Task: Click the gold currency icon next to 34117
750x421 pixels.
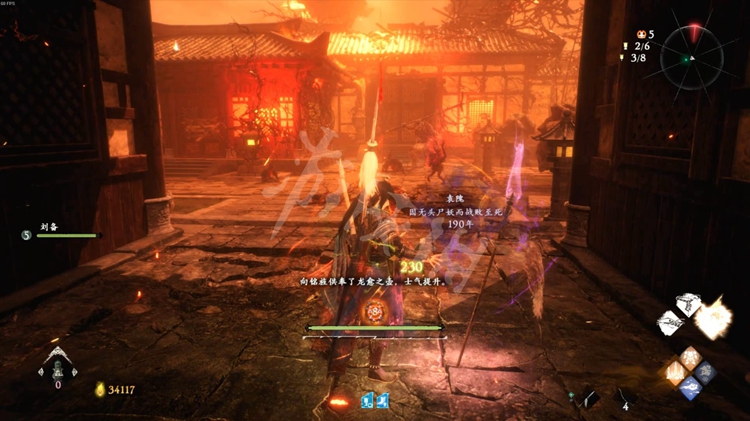Action: 99,389
